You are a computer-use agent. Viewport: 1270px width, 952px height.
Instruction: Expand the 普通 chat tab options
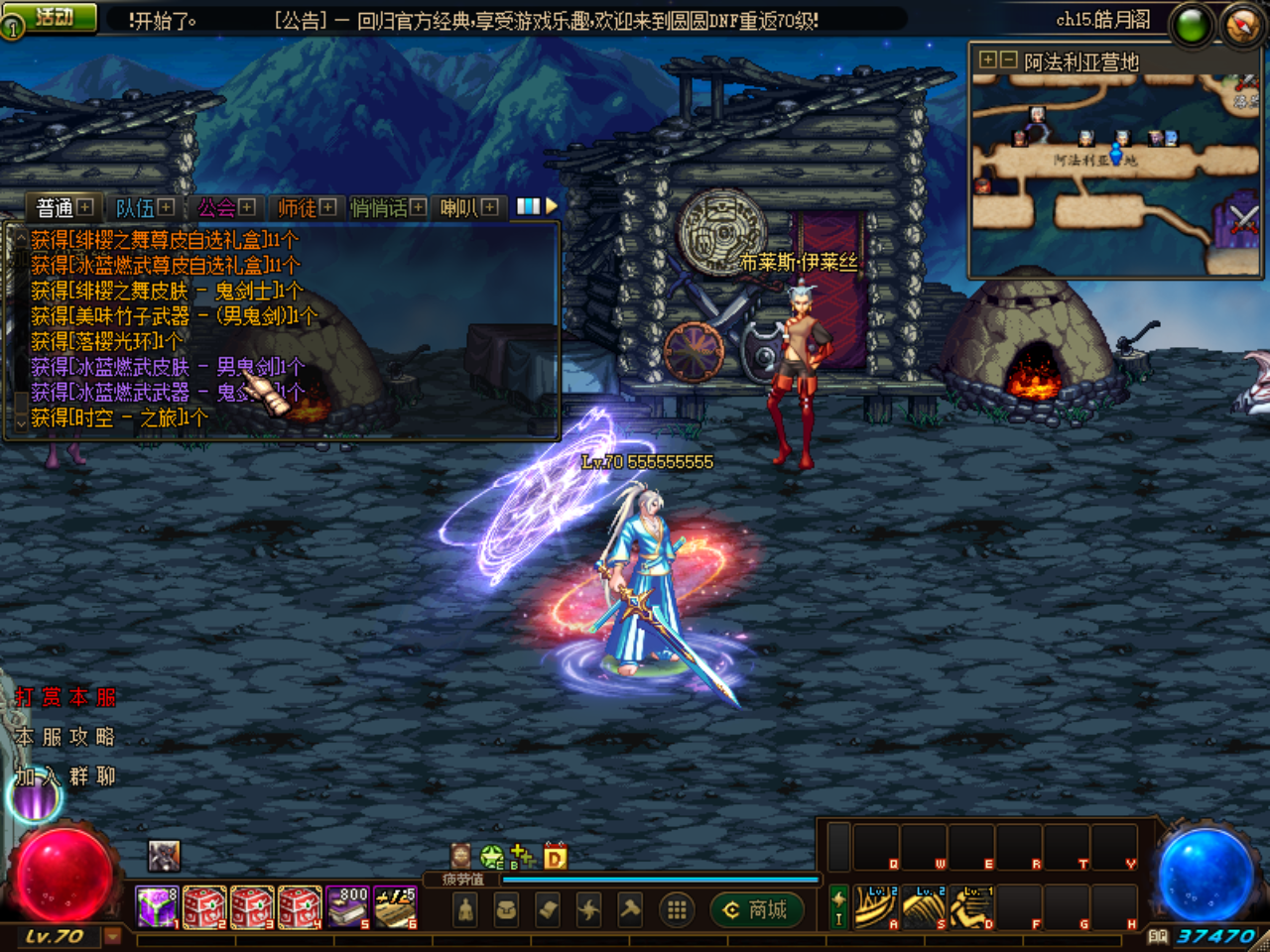coord(86,207)
